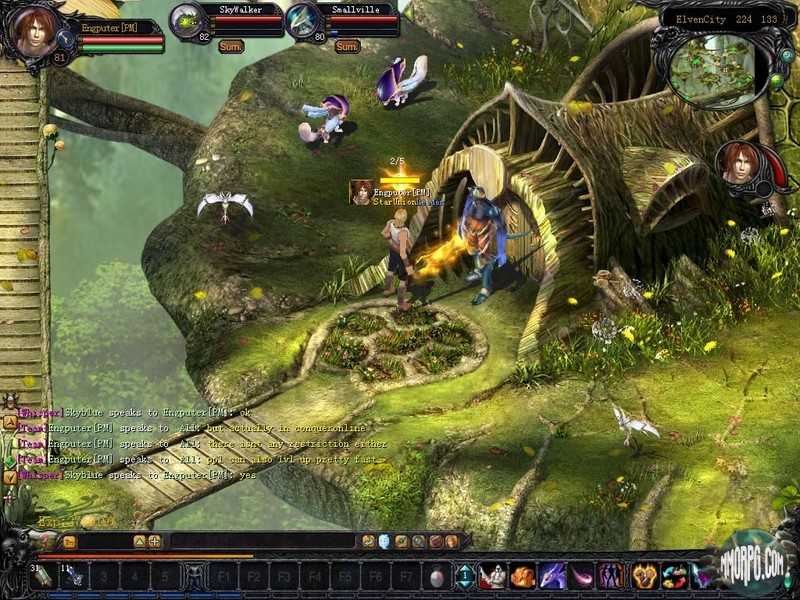The height and width of the screenshot is (600, 800).
Task: Click the Sum. button under Smallville
Action: (x=347, y=46)
